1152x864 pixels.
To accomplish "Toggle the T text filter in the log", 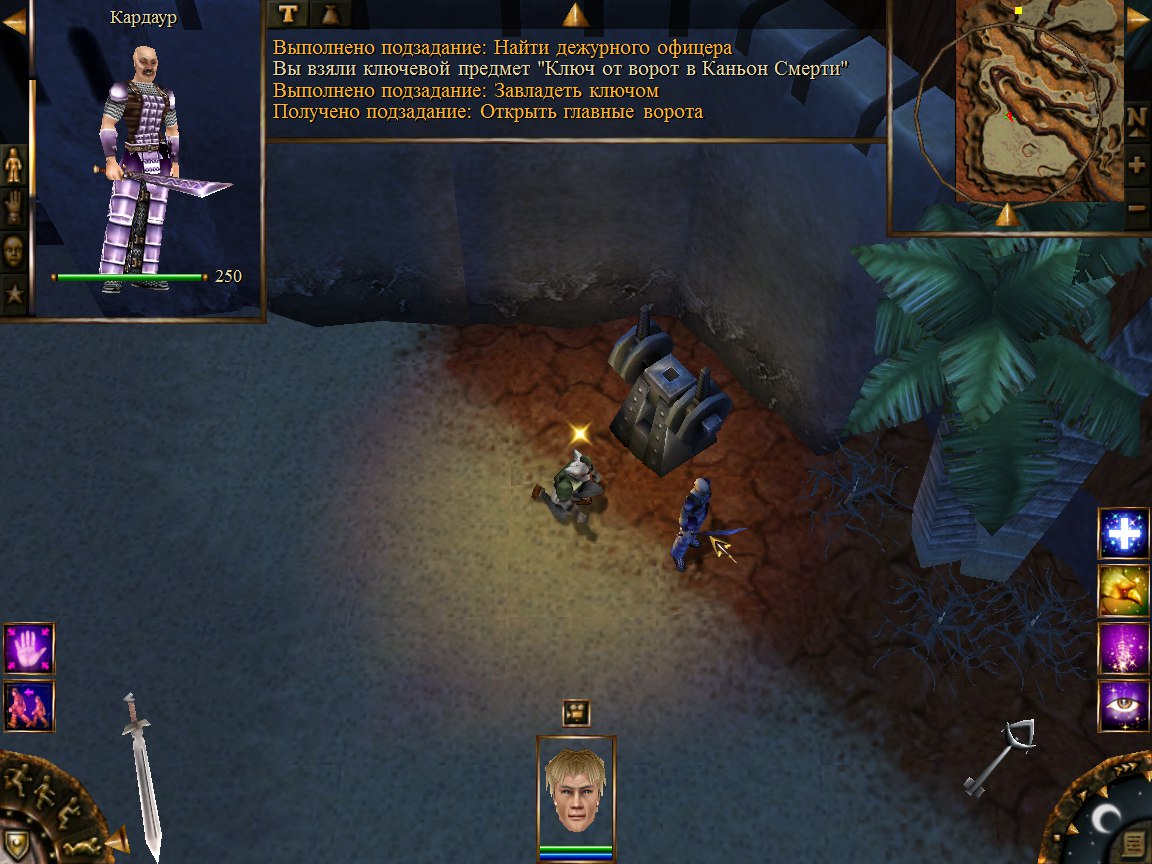I will [x=288, y=14].
